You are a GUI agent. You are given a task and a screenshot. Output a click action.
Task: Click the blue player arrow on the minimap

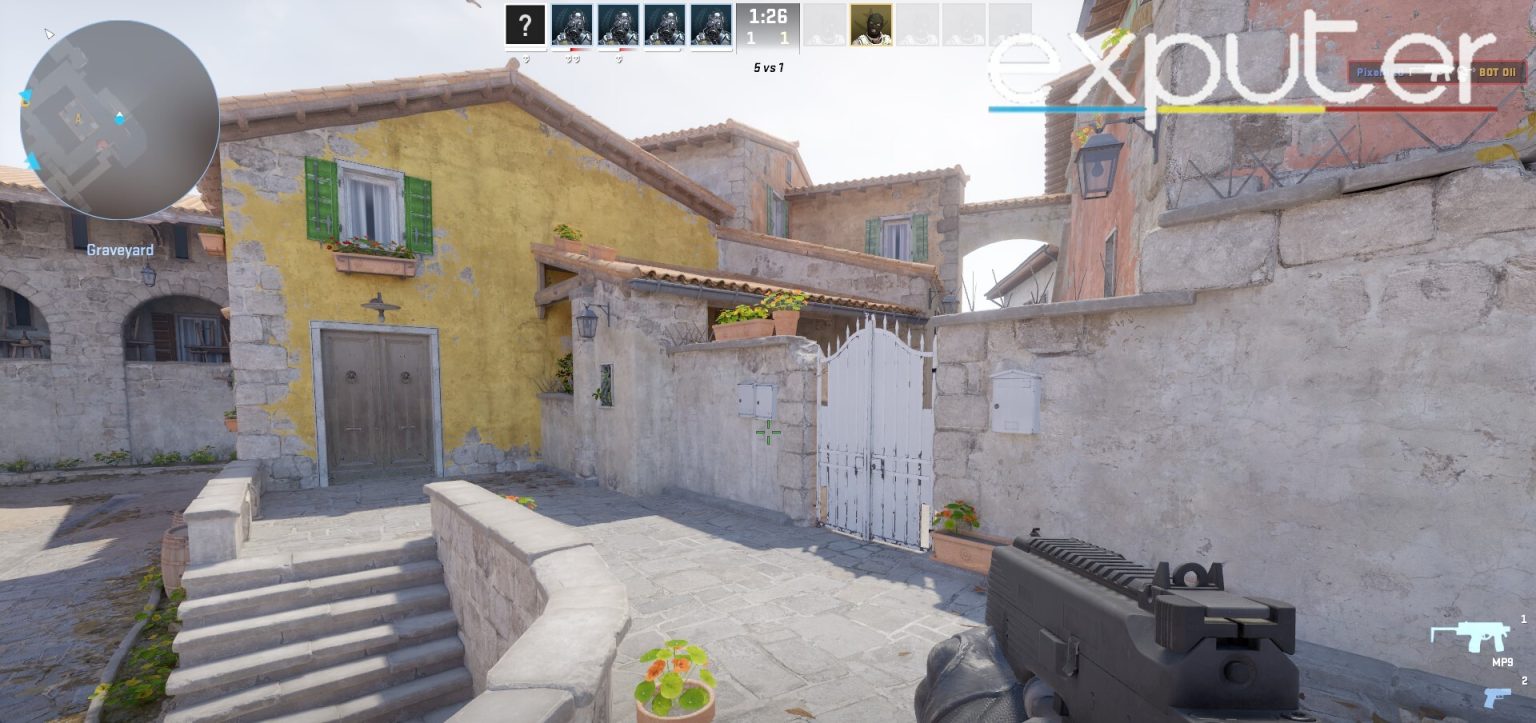coord(120,117)
